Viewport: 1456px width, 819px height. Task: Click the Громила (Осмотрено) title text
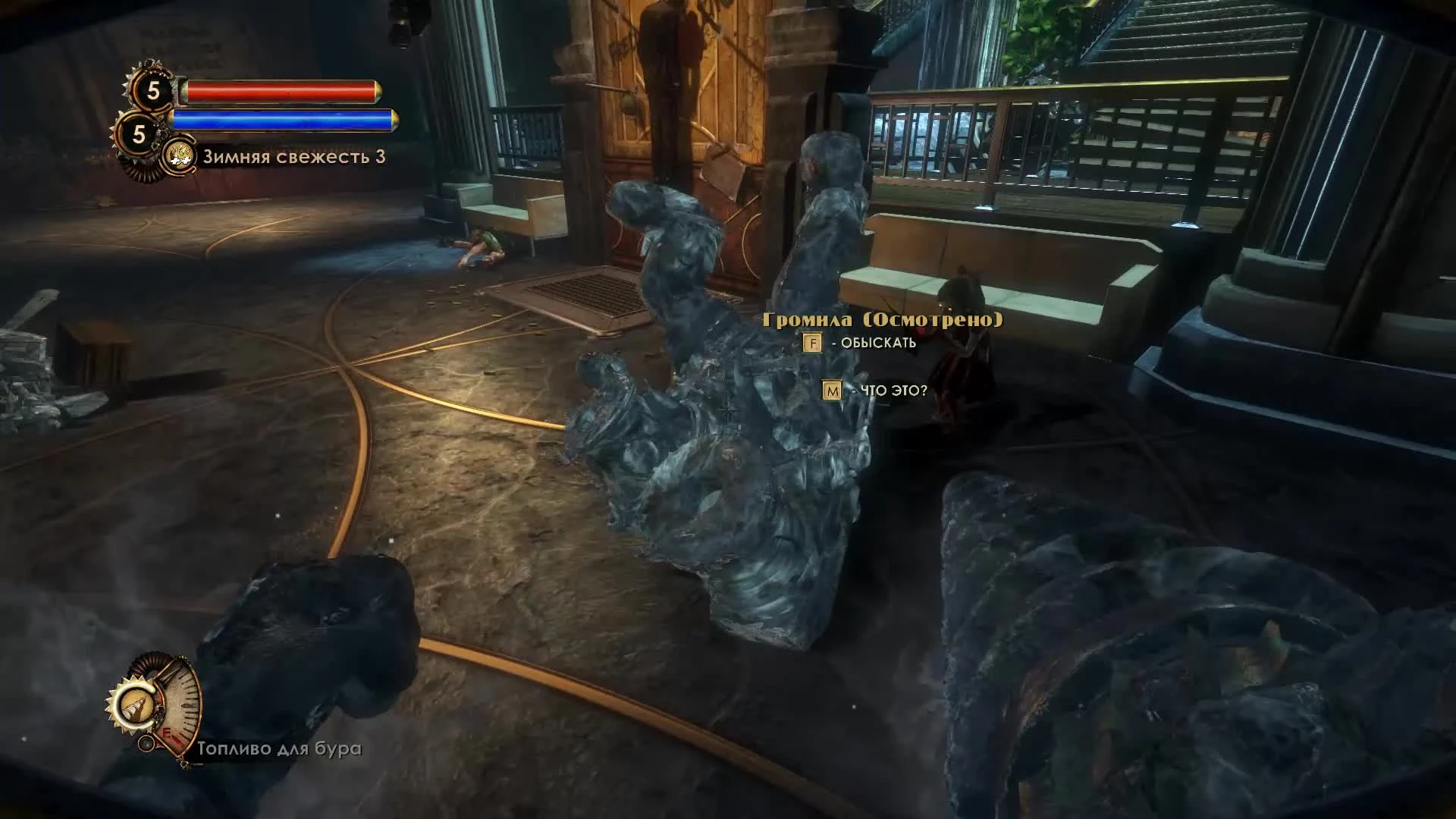[881, 320]
